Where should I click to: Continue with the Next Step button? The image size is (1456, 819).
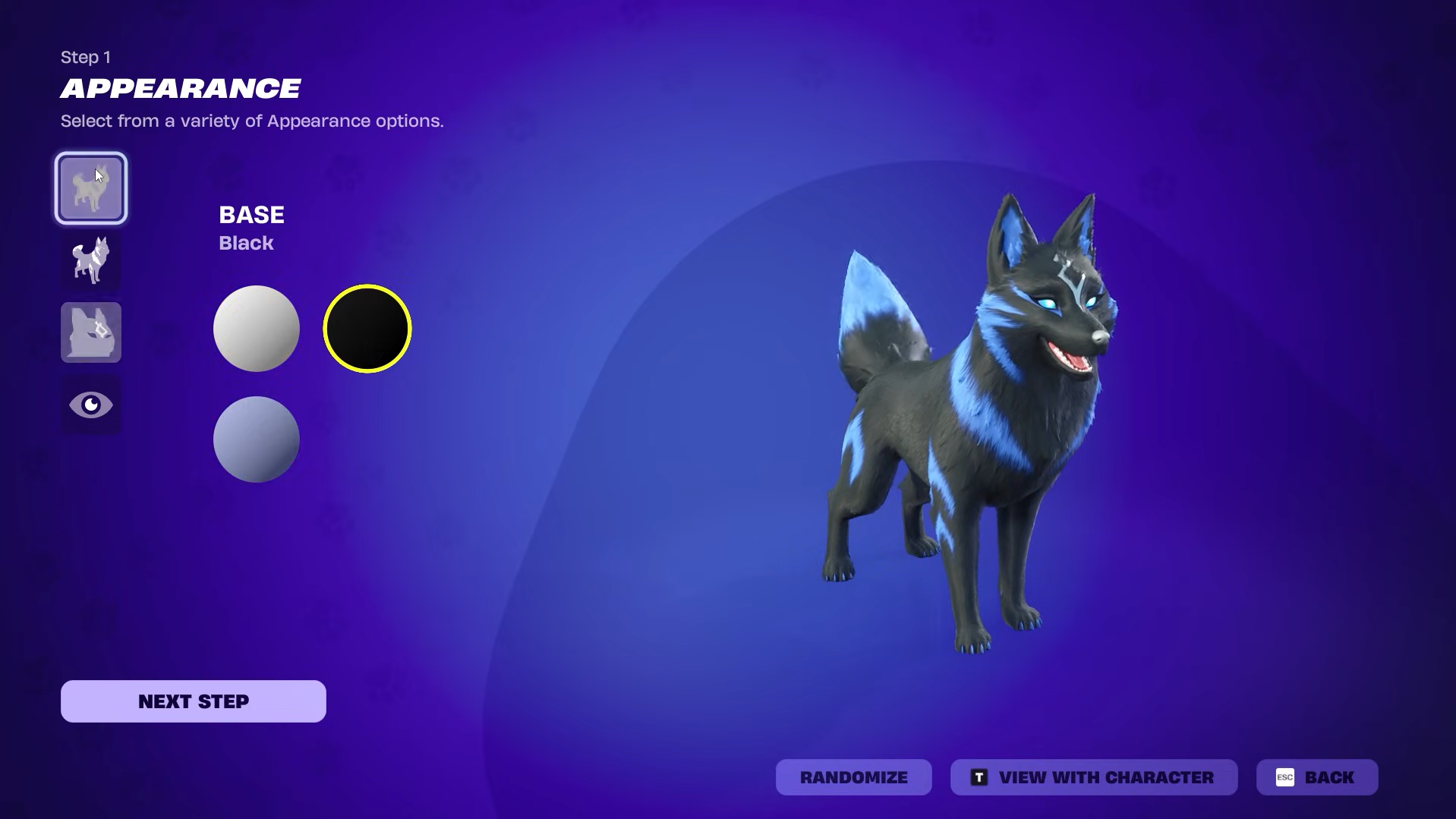pos(194,701)
